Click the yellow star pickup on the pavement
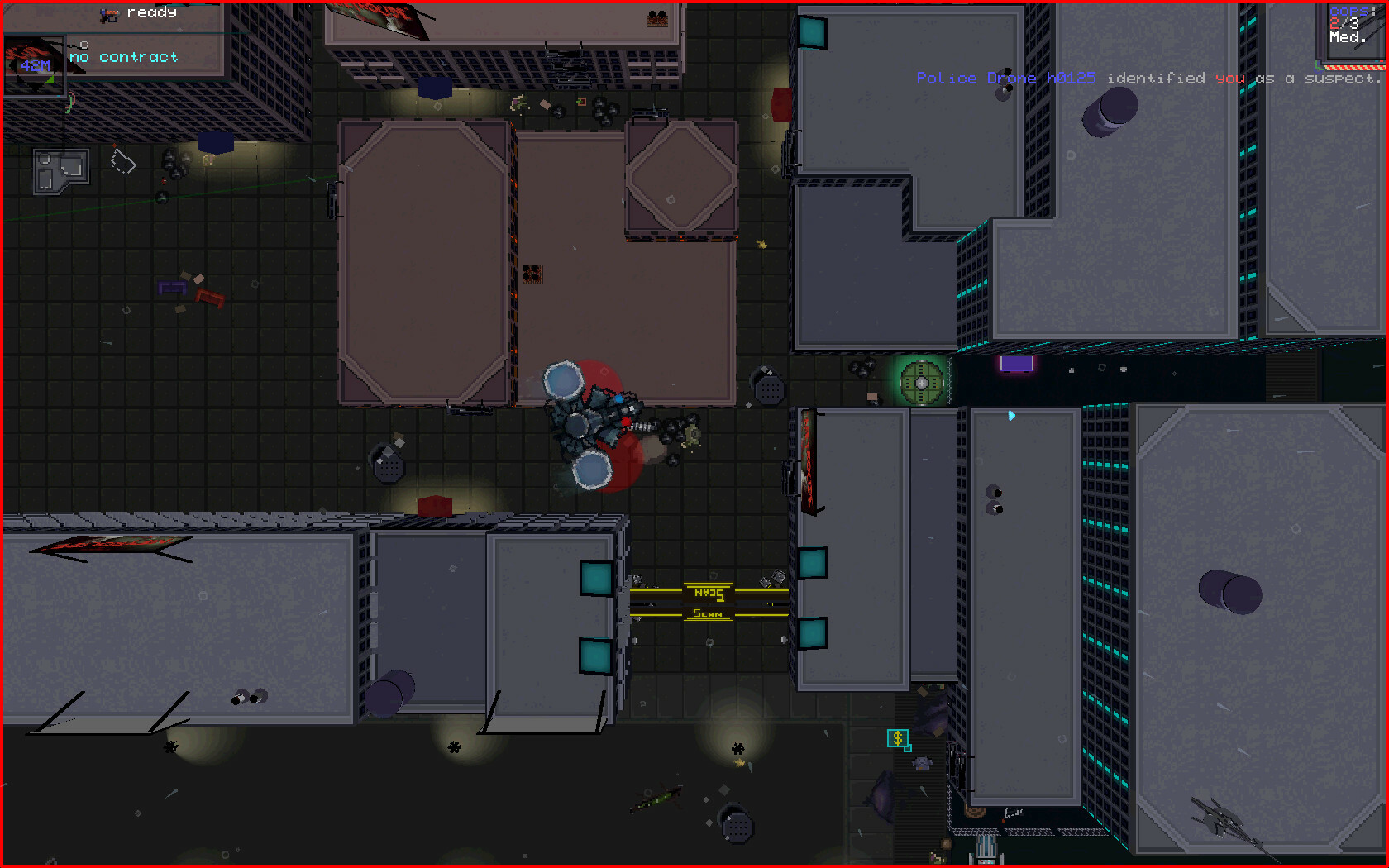The width and height of the screenshot is (1389, 868). [761, 245]
